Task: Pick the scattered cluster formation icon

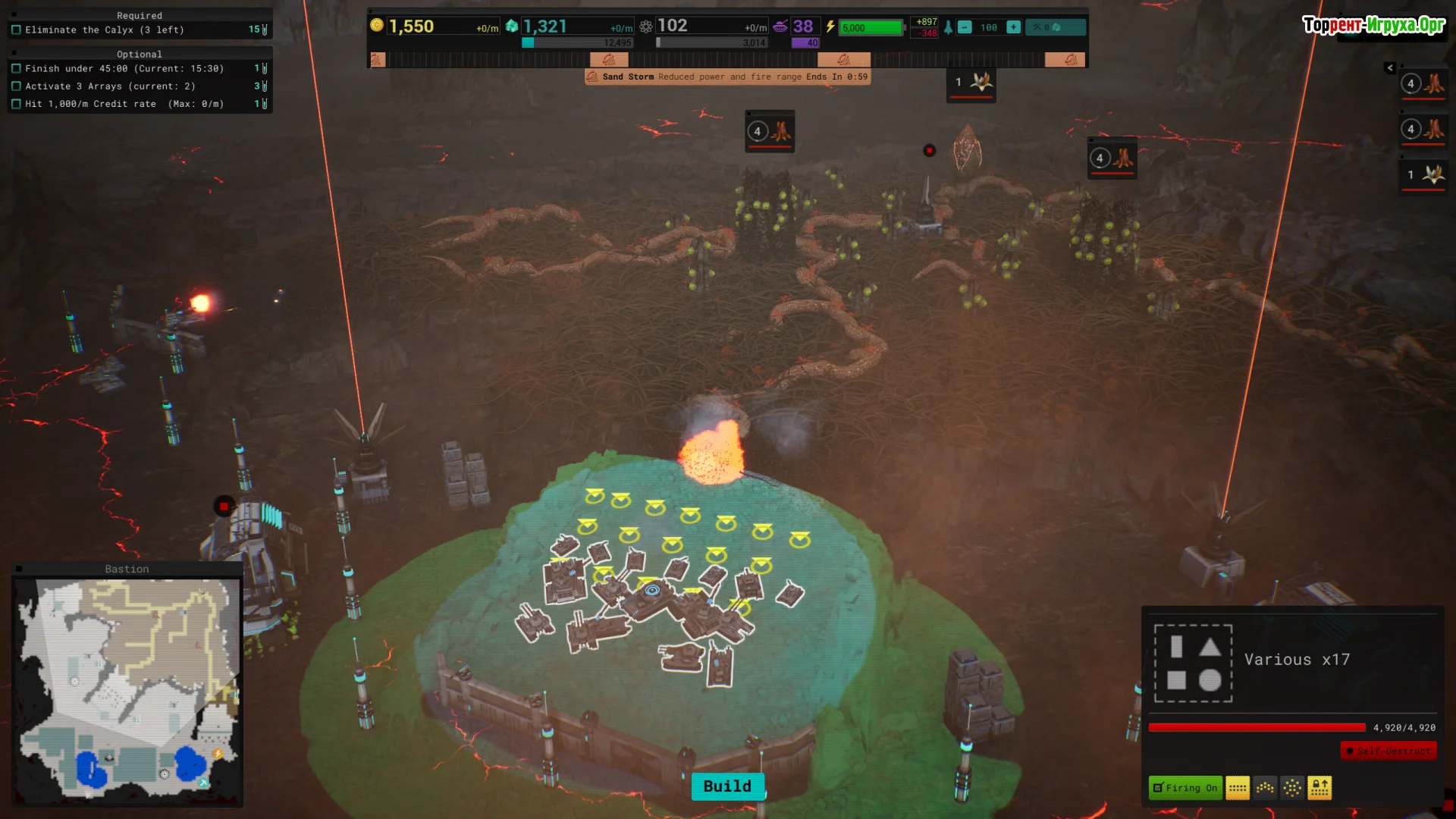Action: click(1292, 788)
